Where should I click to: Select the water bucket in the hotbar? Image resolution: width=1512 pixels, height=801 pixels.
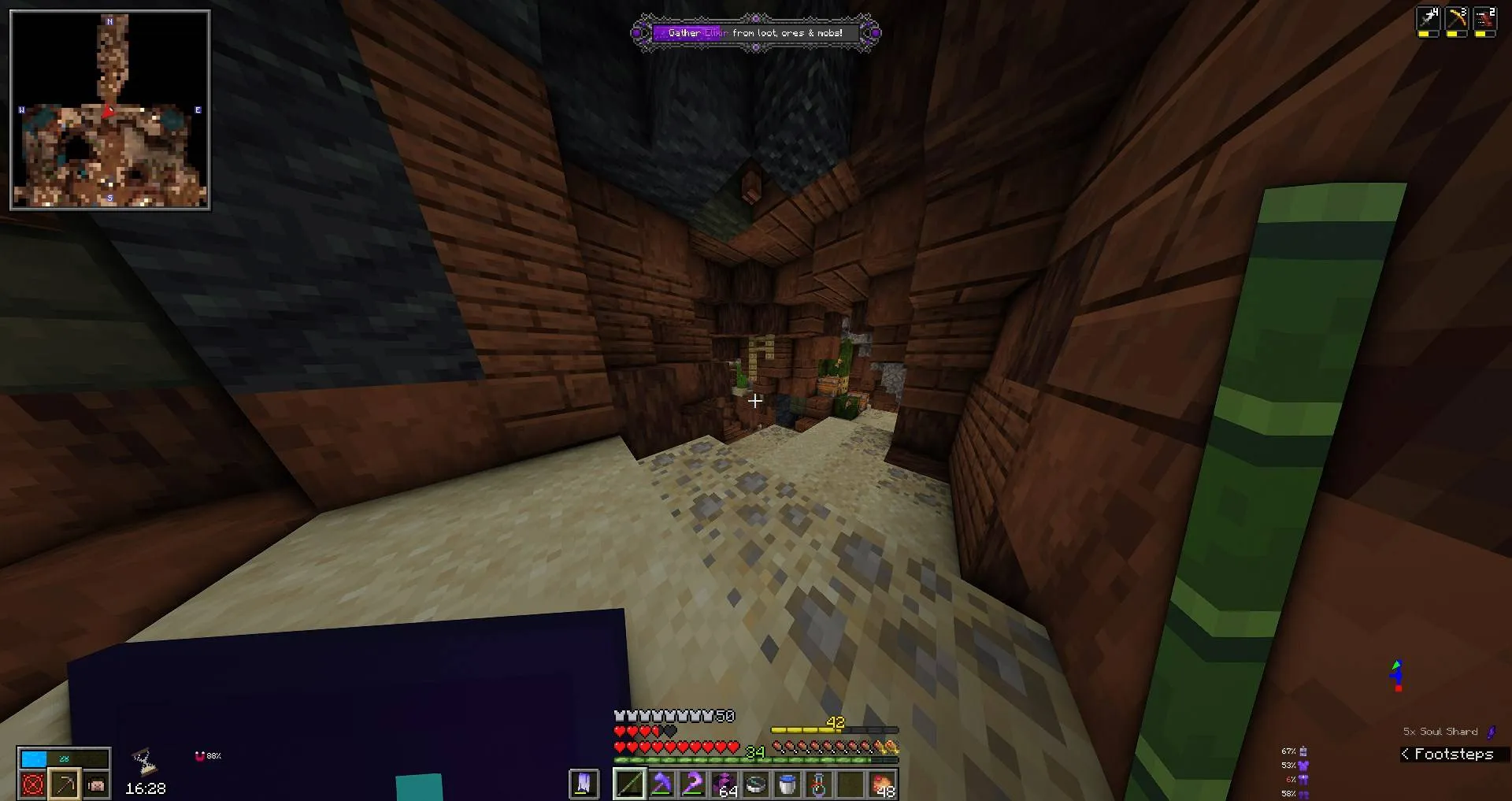point(787,784)
